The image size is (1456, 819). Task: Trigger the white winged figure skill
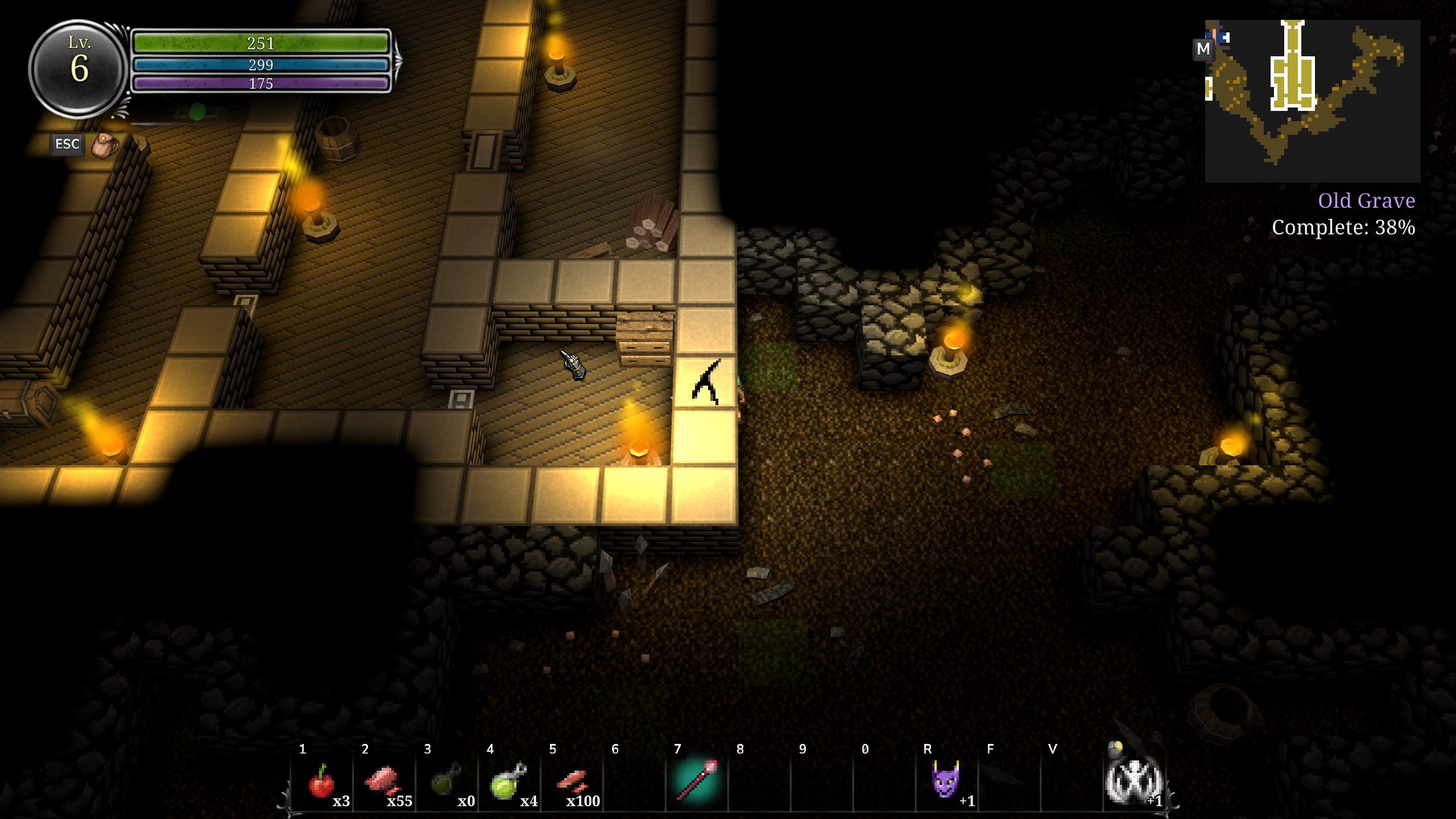(x=1133, y=781)
